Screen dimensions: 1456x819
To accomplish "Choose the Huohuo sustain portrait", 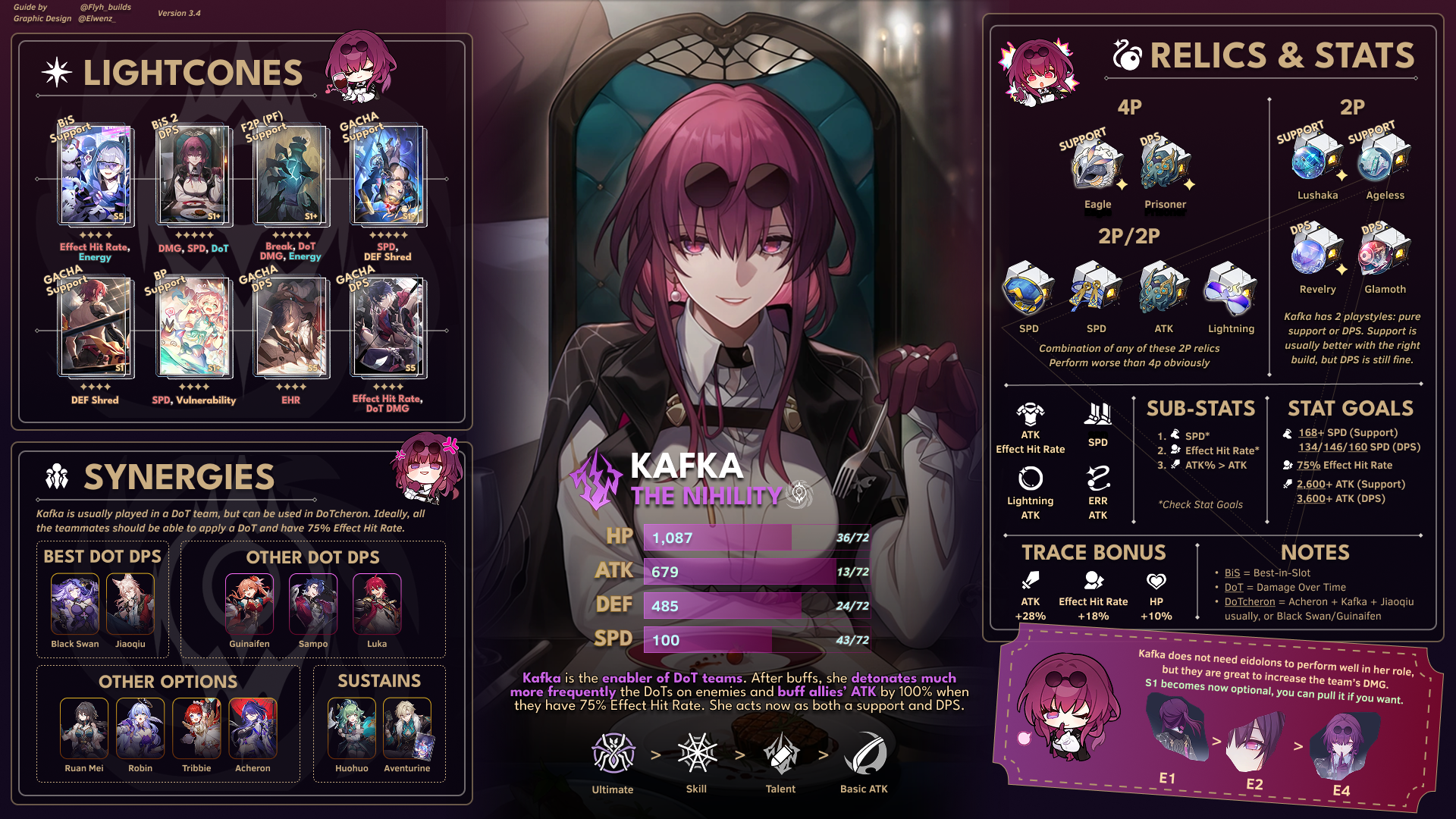I will [x=352, y=728].
